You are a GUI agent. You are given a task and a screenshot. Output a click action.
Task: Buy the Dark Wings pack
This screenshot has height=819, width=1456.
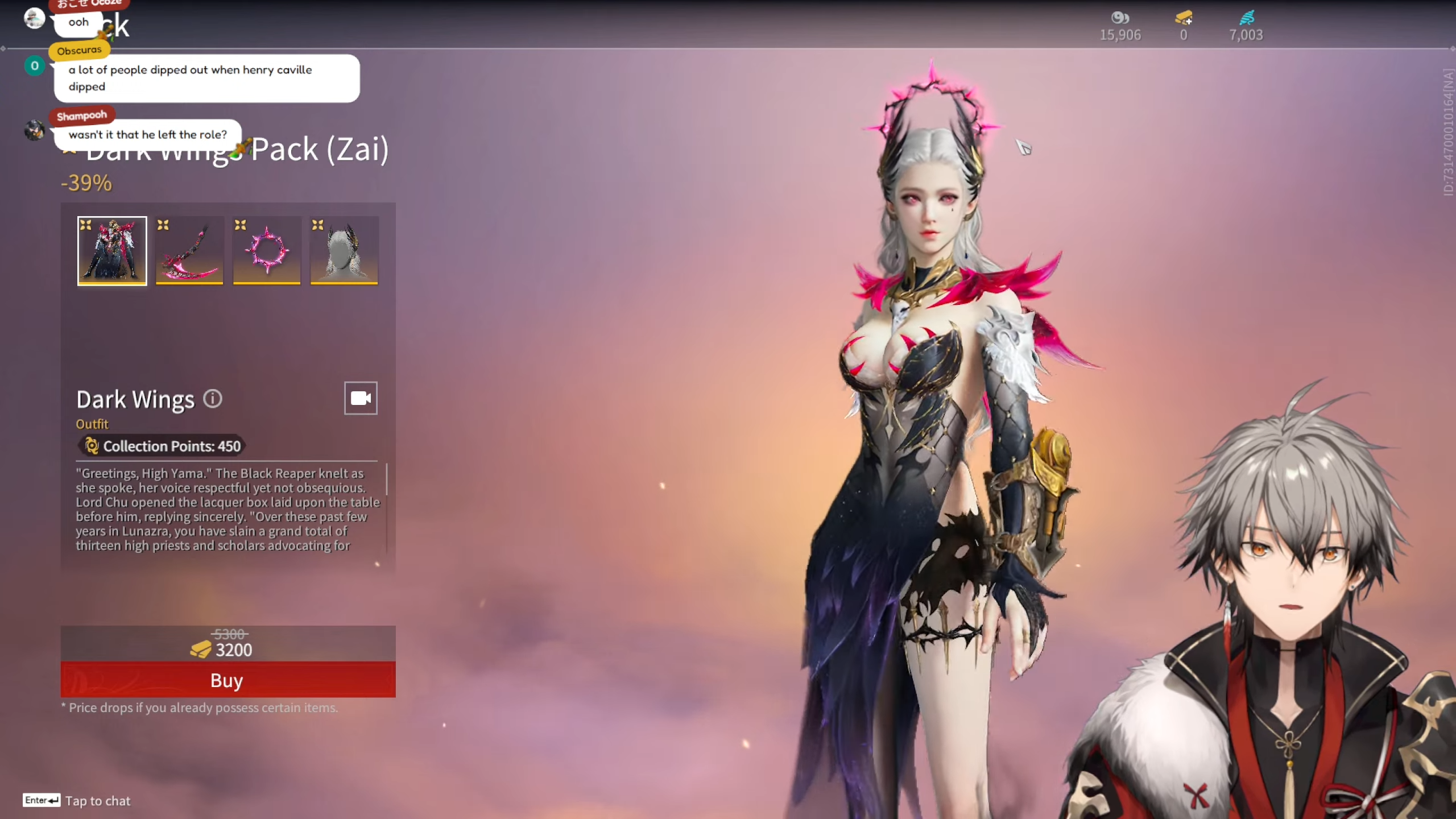pos(227,680)
